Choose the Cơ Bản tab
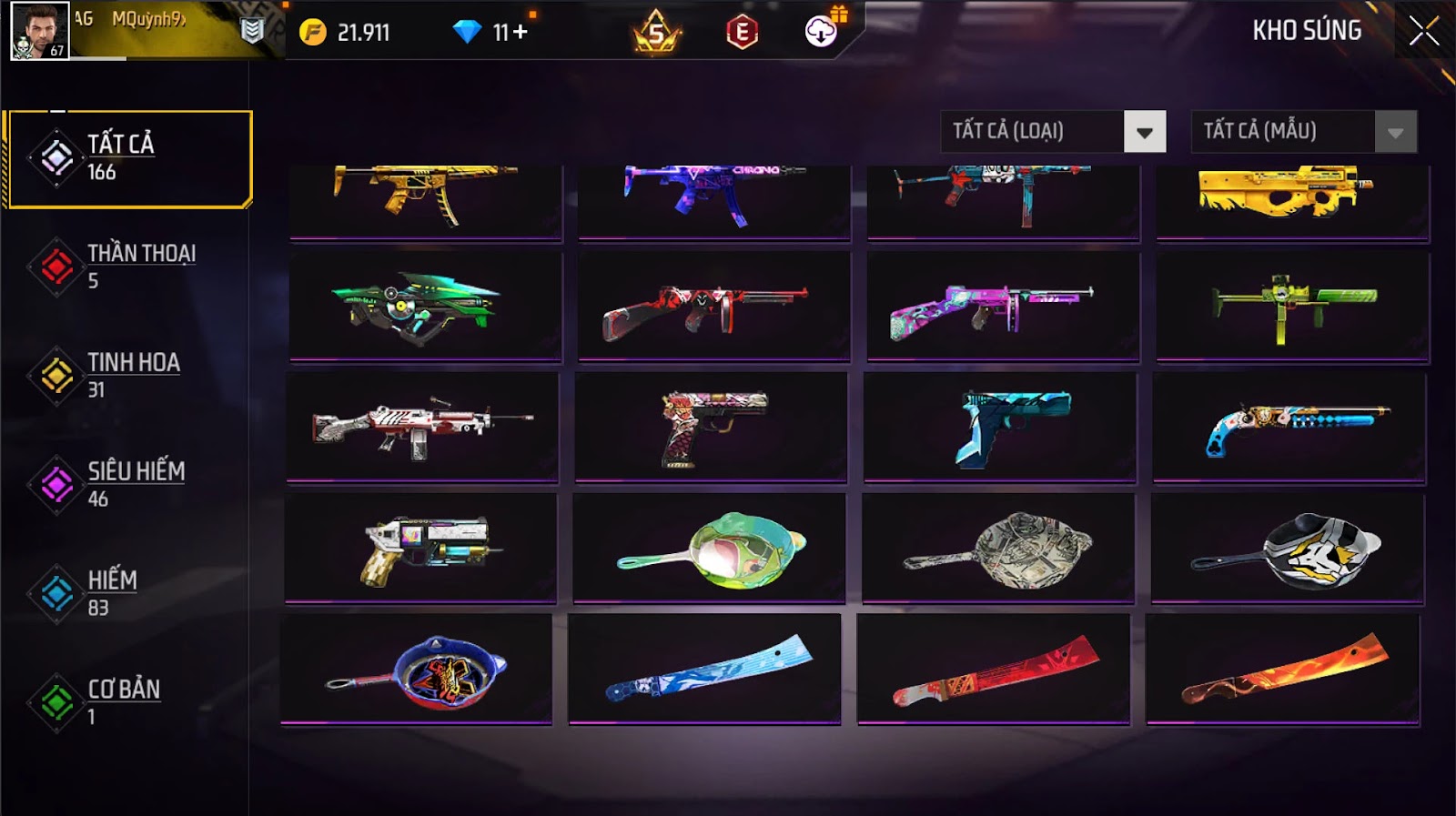 click(x=127, y=702)
